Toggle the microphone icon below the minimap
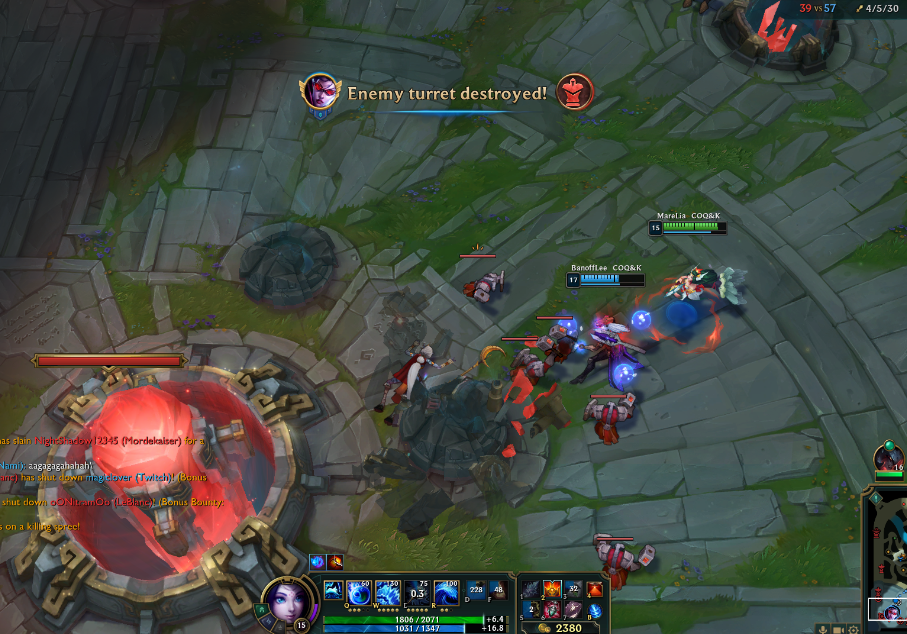 pos(824,629)
